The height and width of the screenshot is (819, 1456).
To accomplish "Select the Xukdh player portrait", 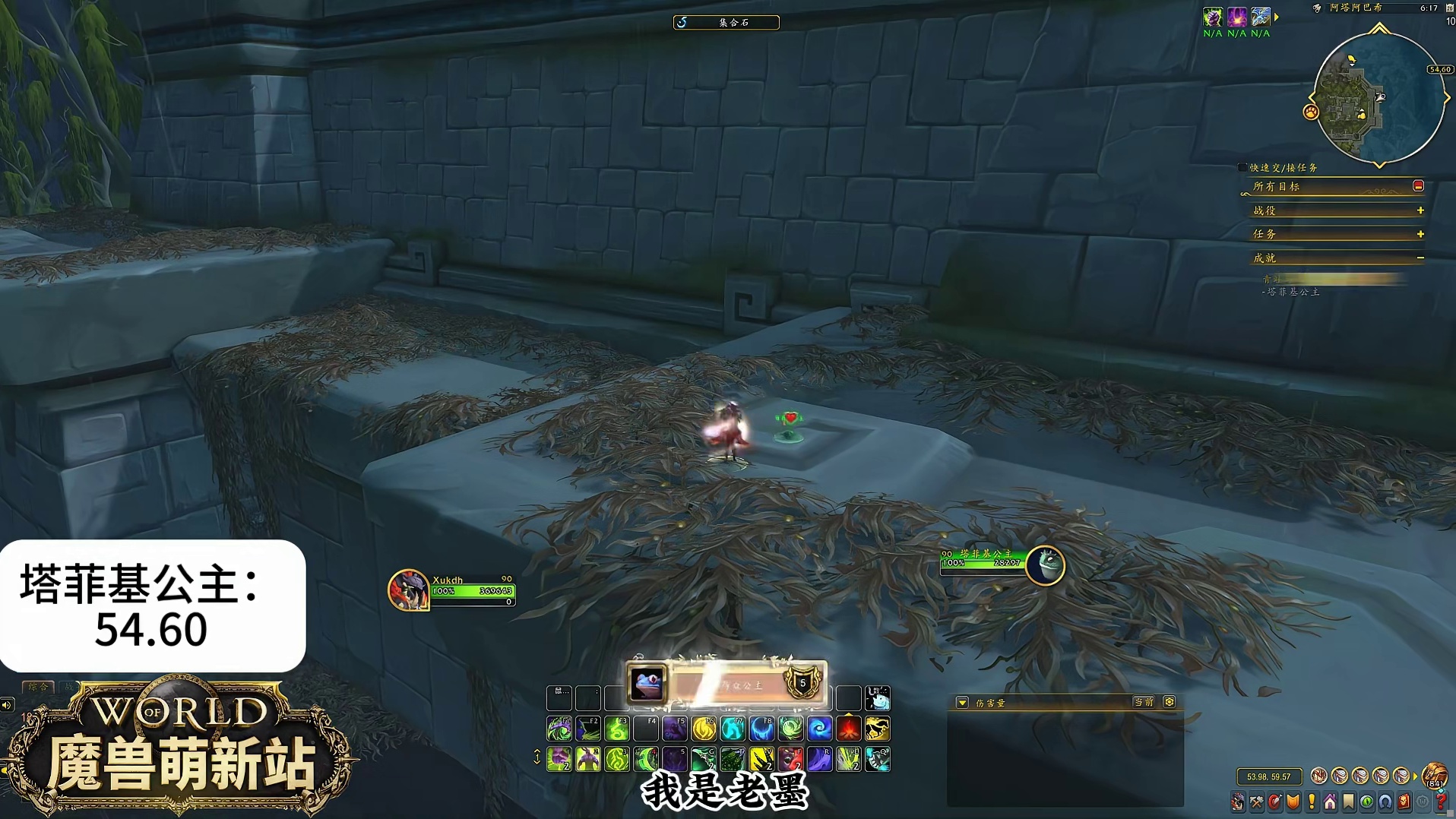I will point(408,590).
